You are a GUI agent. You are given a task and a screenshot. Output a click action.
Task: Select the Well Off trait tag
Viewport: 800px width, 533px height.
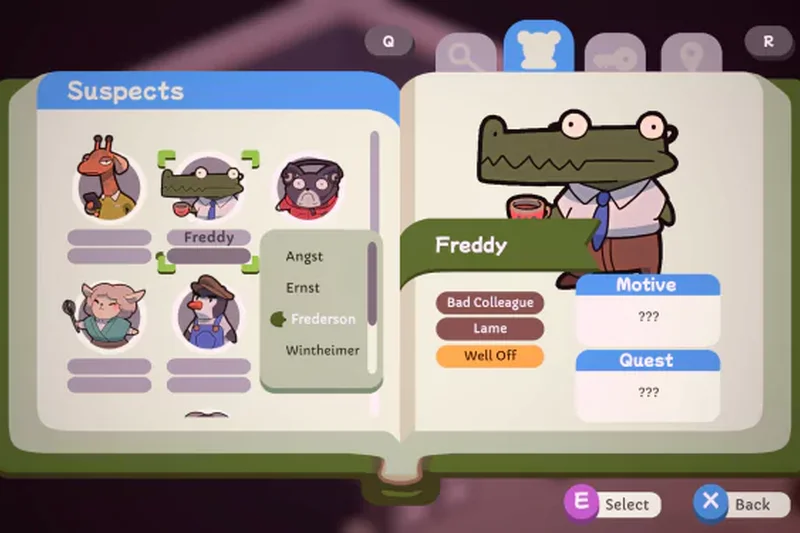pos(490,355)
